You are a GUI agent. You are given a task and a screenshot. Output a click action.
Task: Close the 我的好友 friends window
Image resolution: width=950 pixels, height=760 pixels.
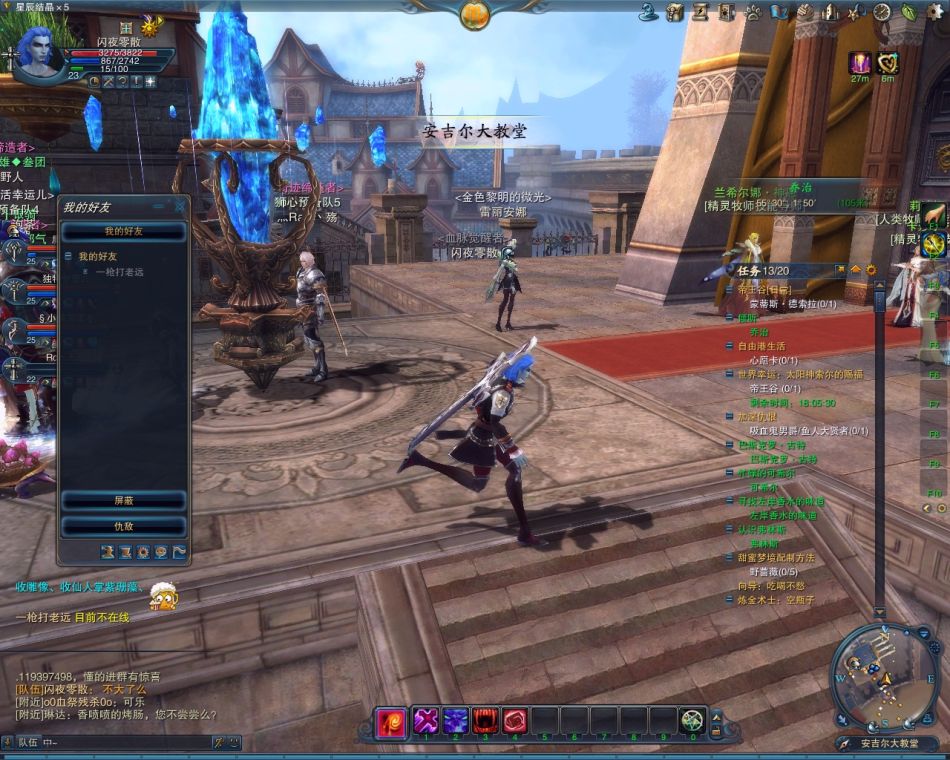point(180,206)
